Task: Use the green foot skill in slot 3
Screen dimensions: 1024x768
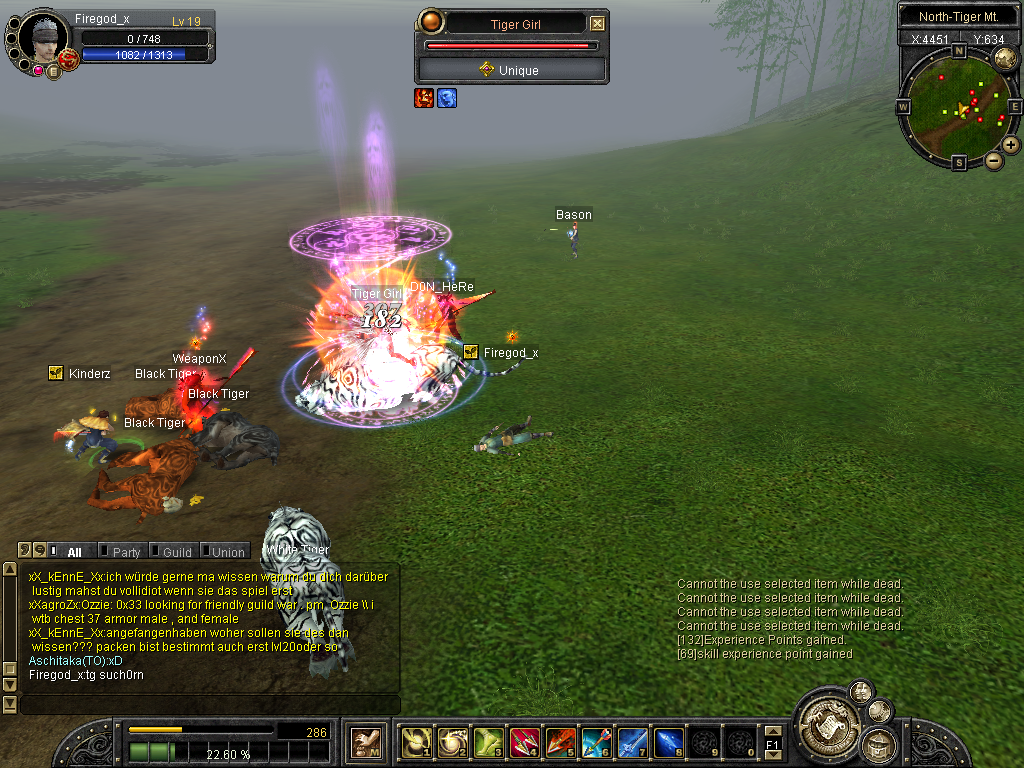Action: (x=487, y=742)
